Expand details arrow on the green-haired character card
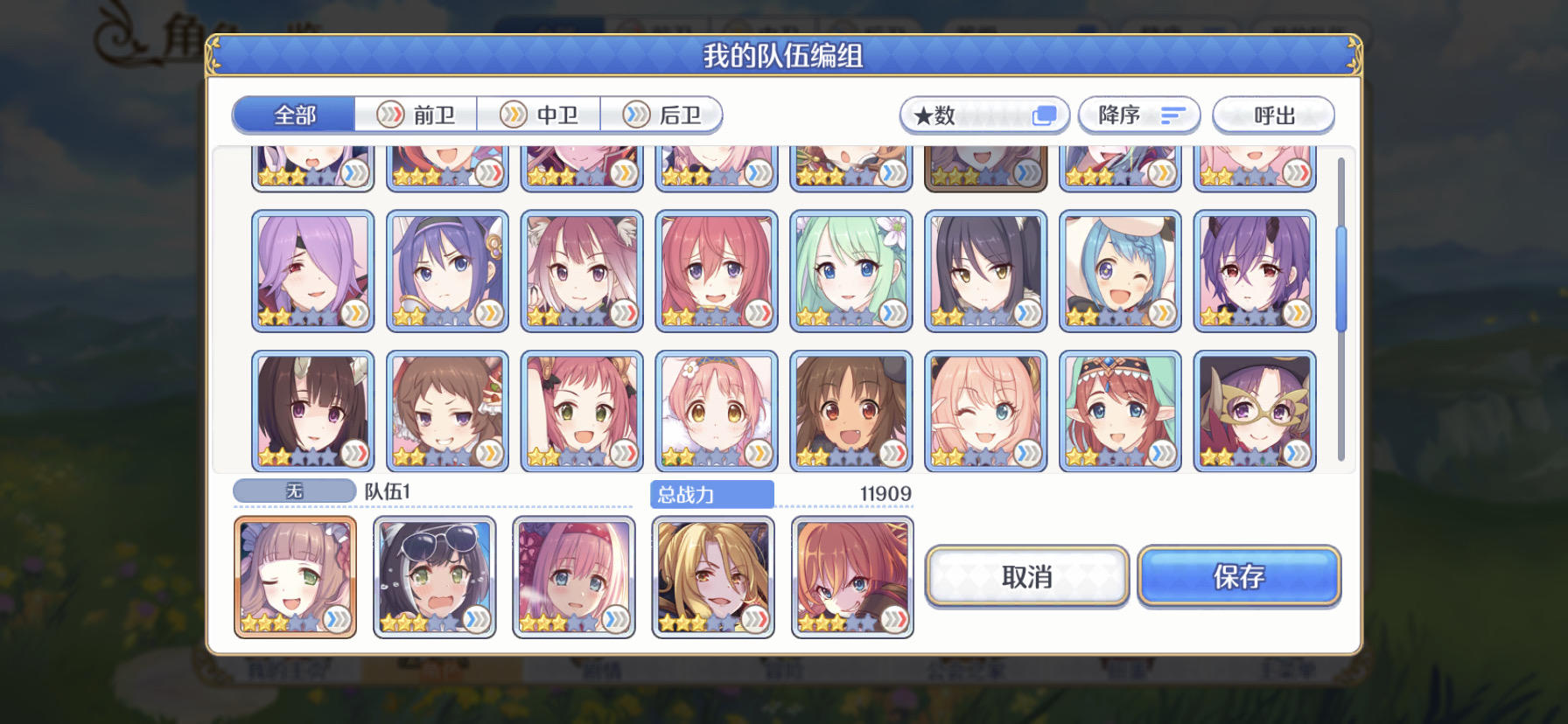The width and height of the screenshot is (1568, 724). 892,315
